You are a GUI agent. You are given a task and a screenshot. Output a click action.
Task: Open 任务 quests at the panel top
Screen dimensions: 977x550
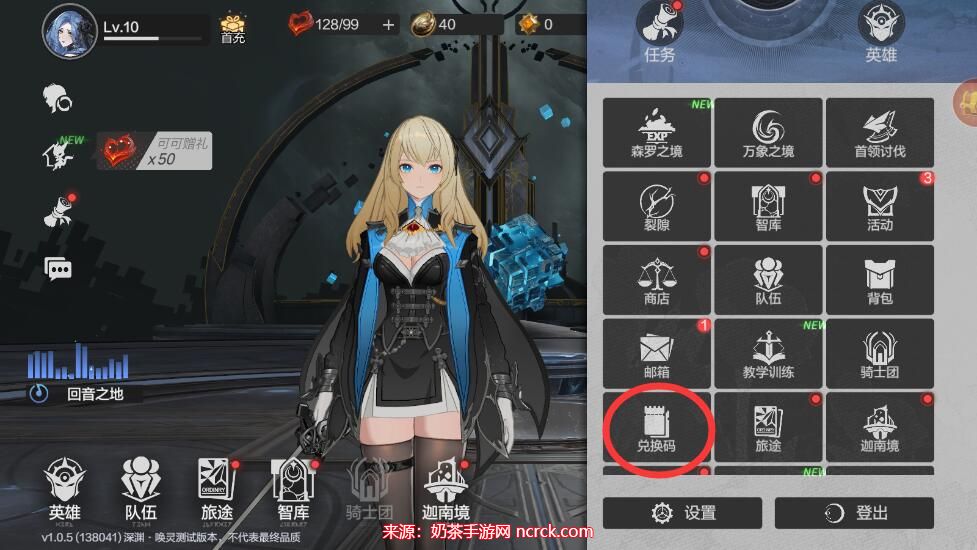pos(660,35)
